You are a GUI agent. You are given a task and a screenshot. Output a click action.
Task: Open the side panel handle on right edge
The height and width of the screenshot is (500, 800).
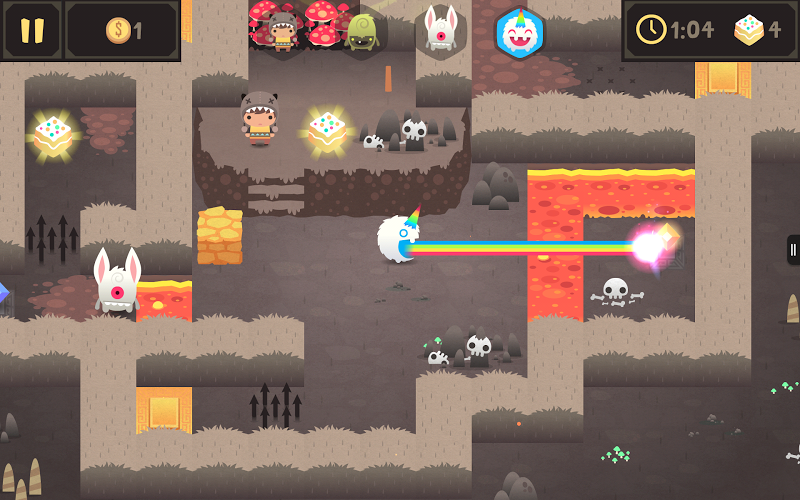(793, 249)
